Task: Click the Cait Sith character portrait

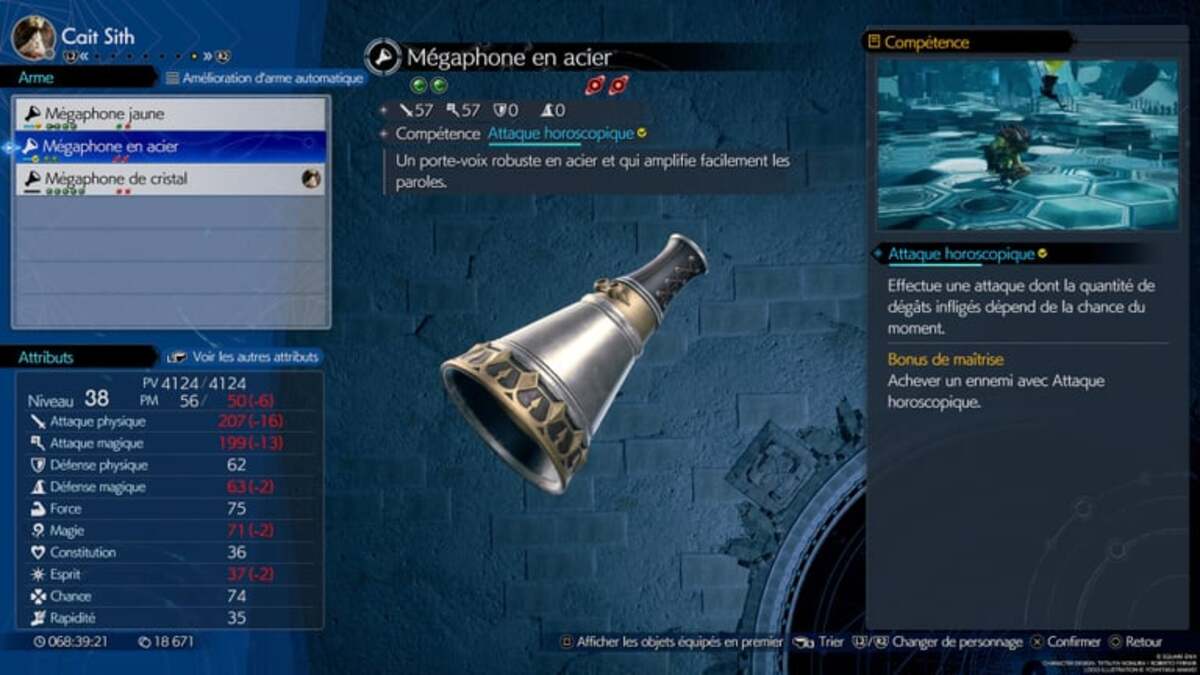Action: tap(32, 37)
